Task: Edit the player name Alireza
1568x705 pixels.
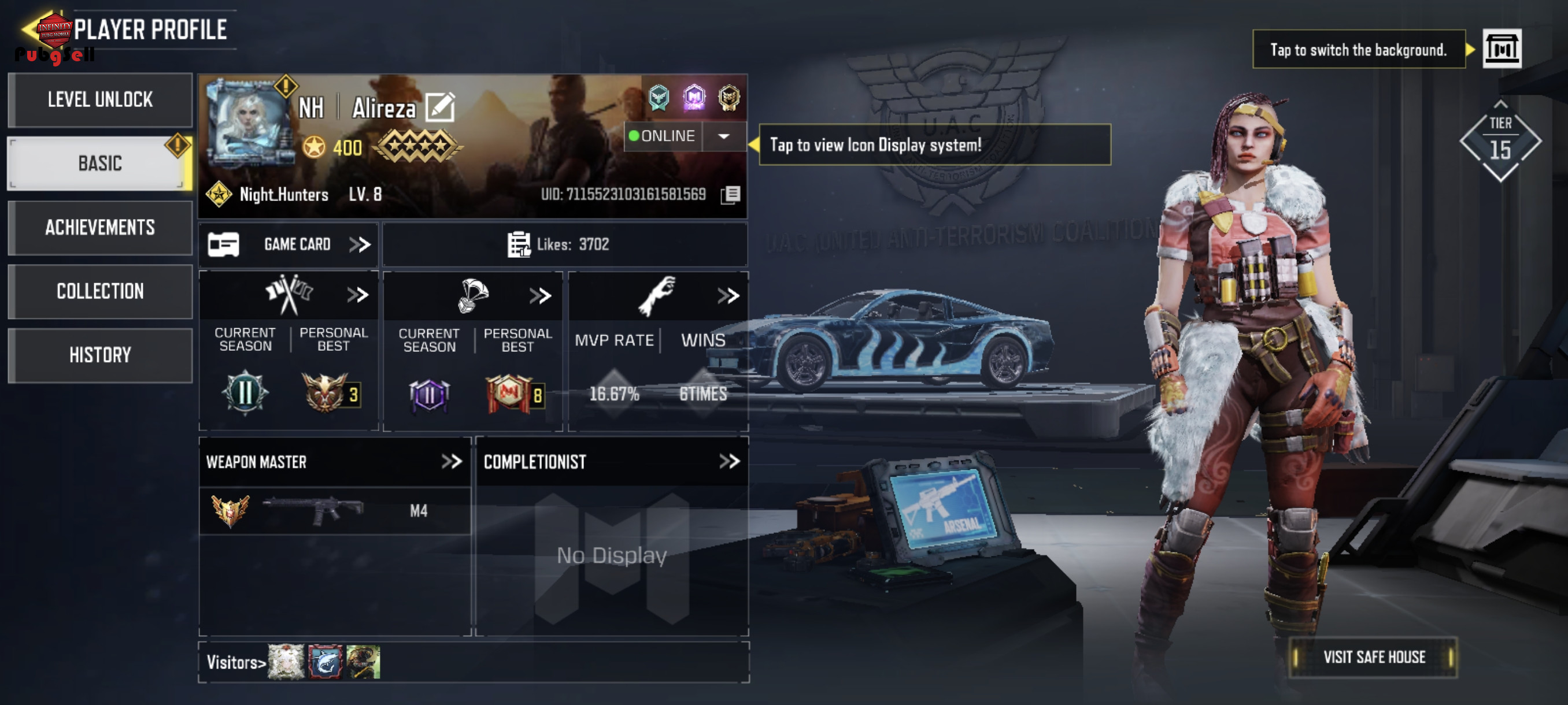Action: pyautogui.click(x=440, y=107)
